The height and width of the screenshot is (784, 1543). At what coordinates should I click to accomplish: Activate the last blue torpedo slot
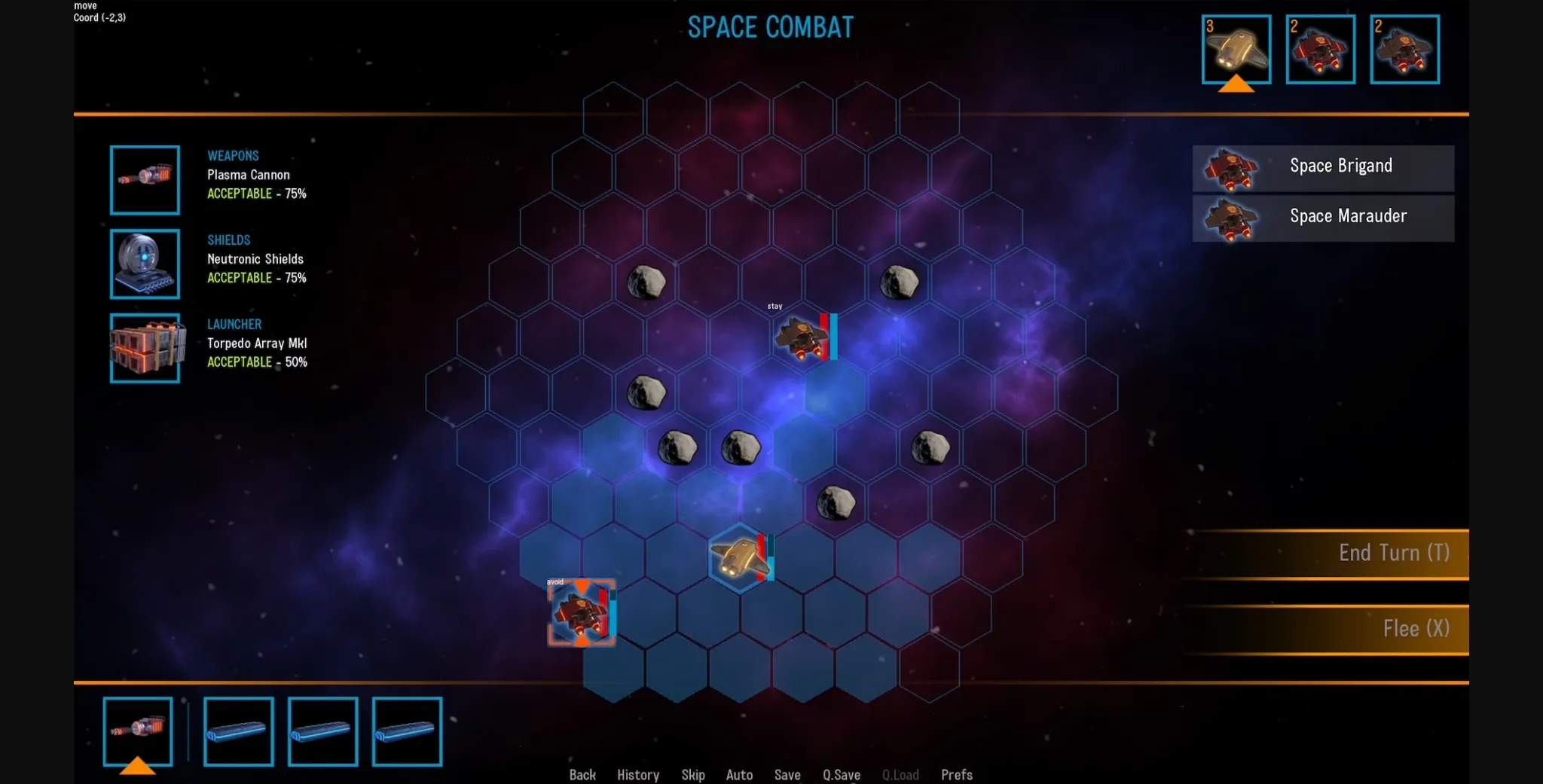click(x=406, y=730)
